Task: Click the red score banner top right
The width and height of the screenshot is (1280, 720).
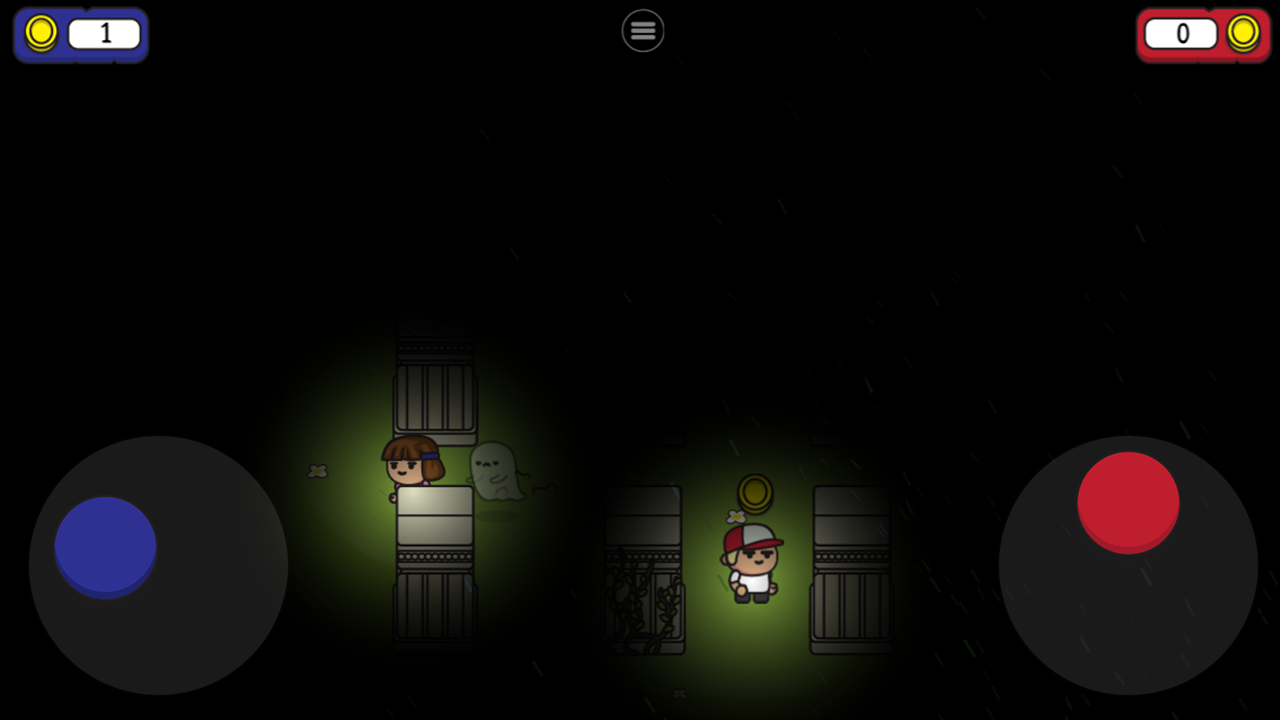Action: [x=1203, y=33]
